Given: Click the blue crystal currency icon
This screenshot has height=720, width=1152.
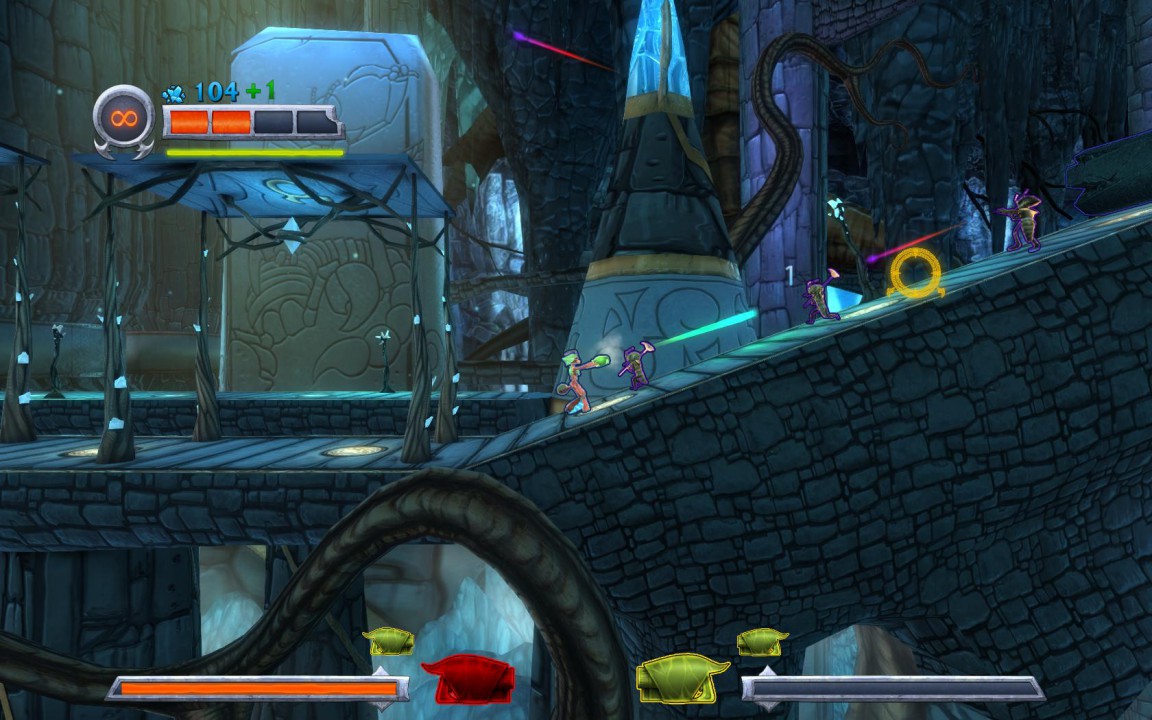Looking at the screenshot, I should click(x=174, y=94).
